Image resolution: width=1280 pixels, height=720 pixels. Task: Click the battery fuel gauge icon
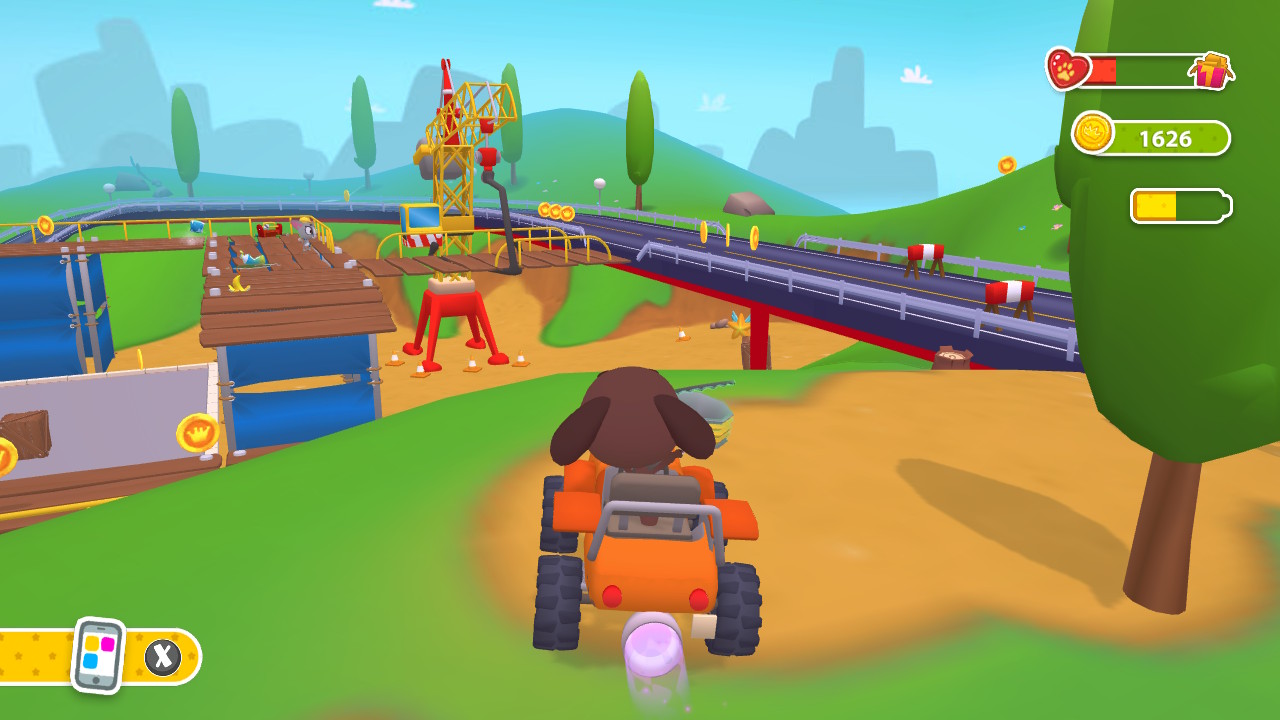pos(1181,205)
